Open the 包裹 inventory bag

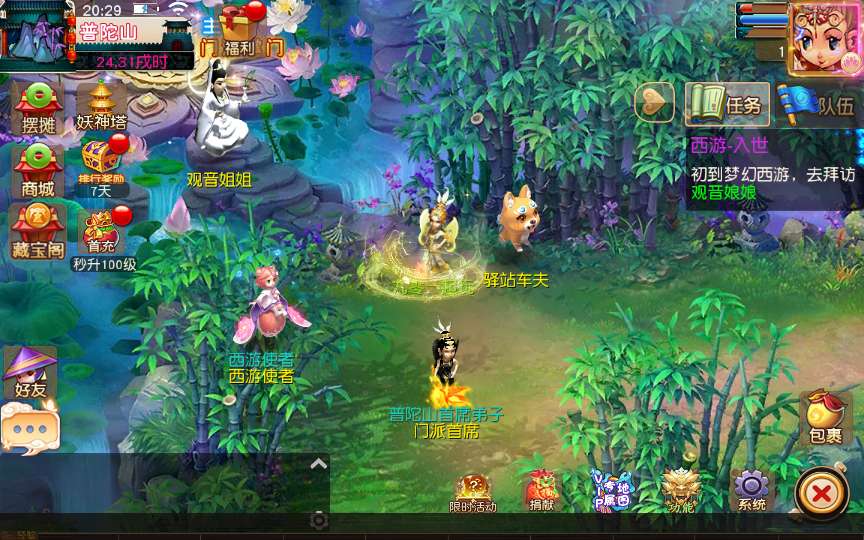825,418
